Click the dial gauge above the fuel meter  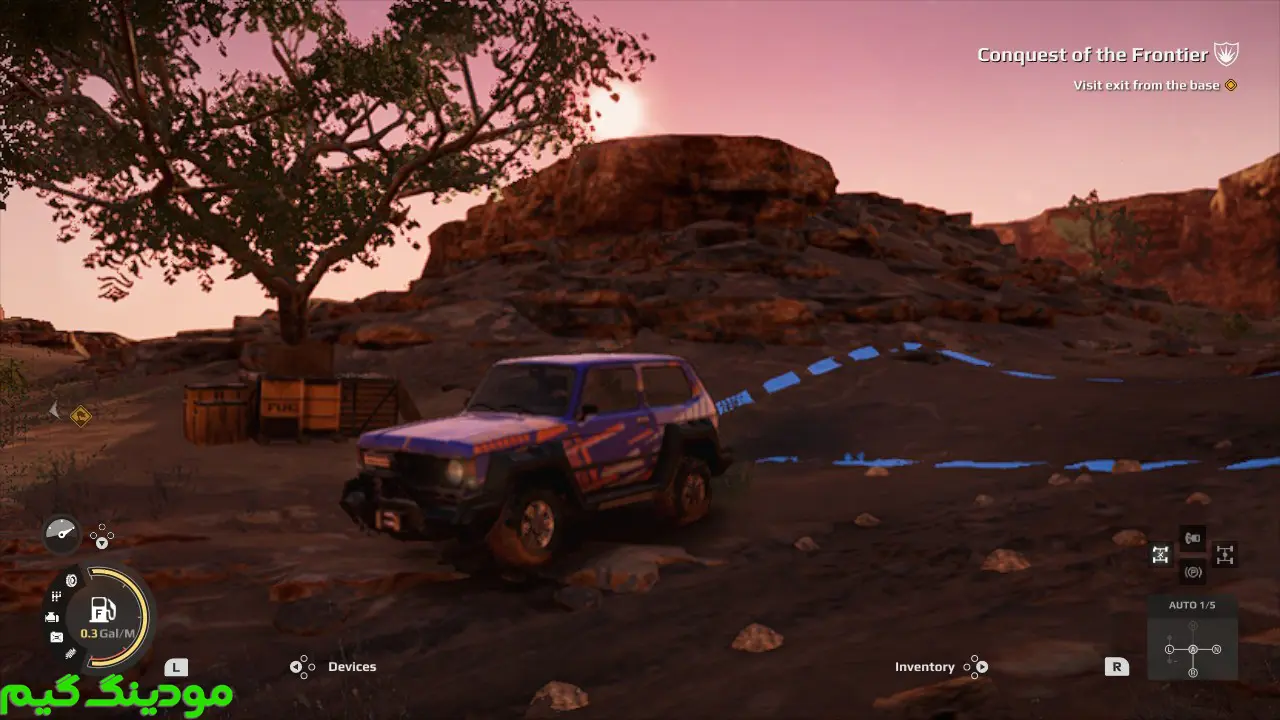click(x=61, y=534)
